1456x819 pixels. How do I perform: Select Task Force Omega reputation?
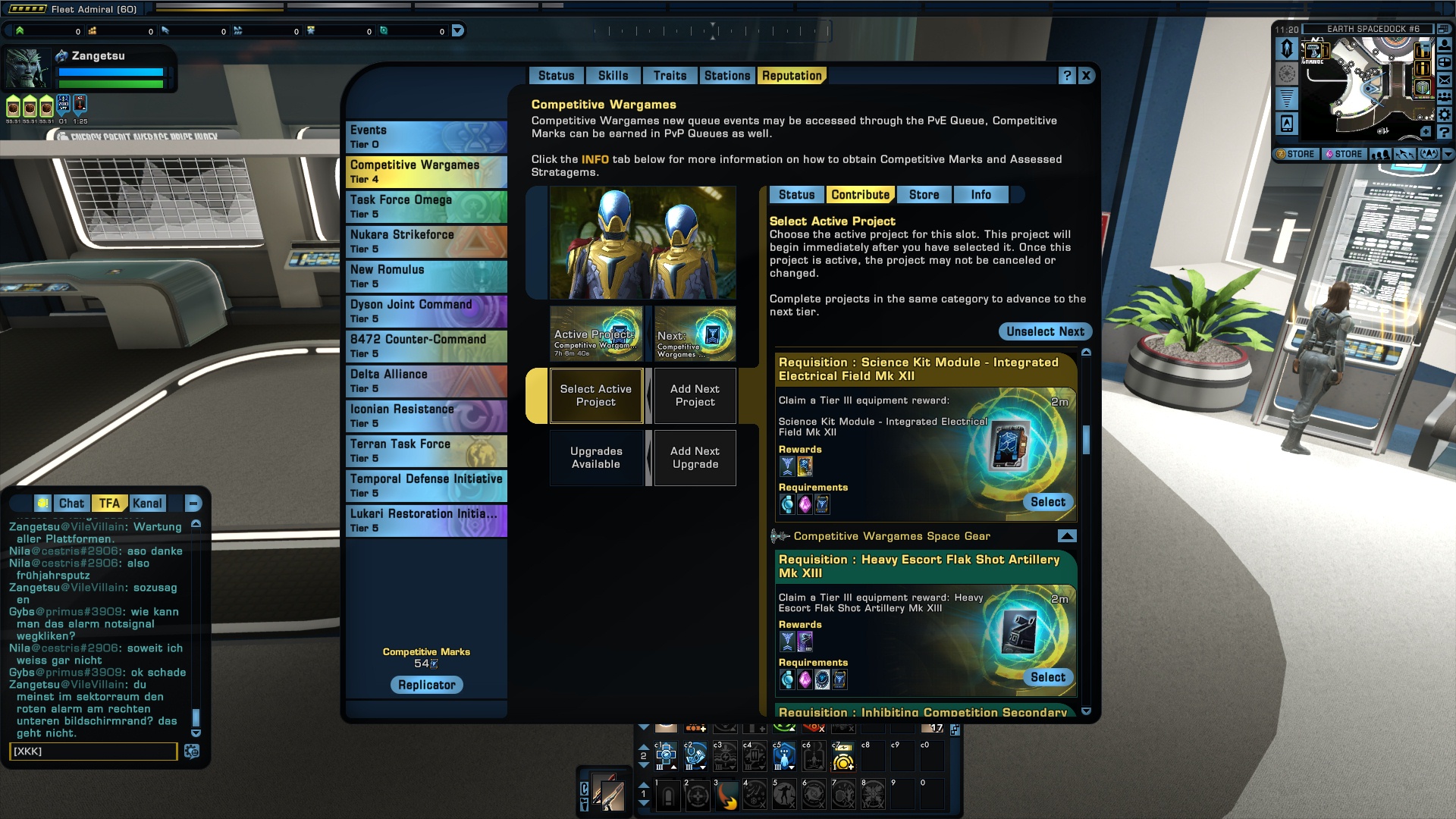(x=426, y=206)
